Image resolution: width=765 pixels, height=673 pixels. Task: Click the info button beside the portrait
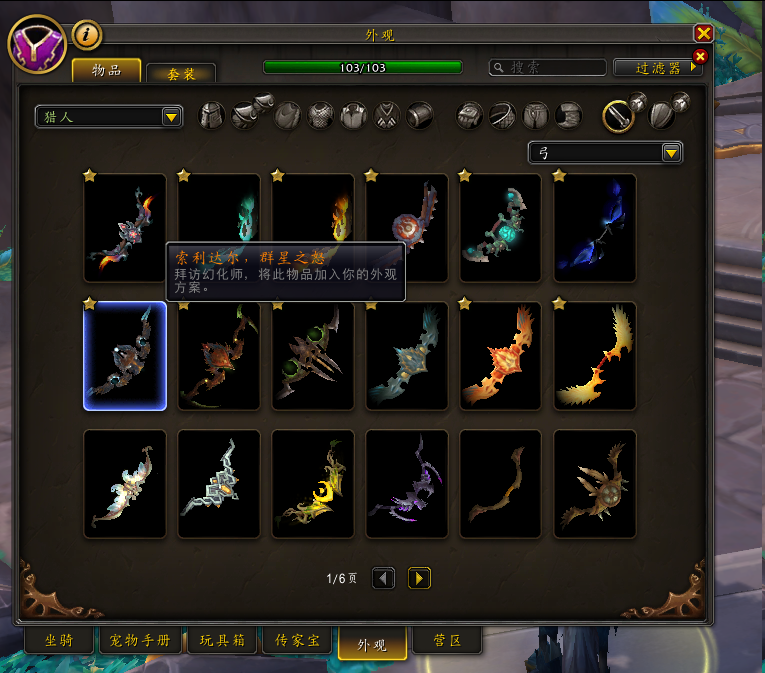87,35
